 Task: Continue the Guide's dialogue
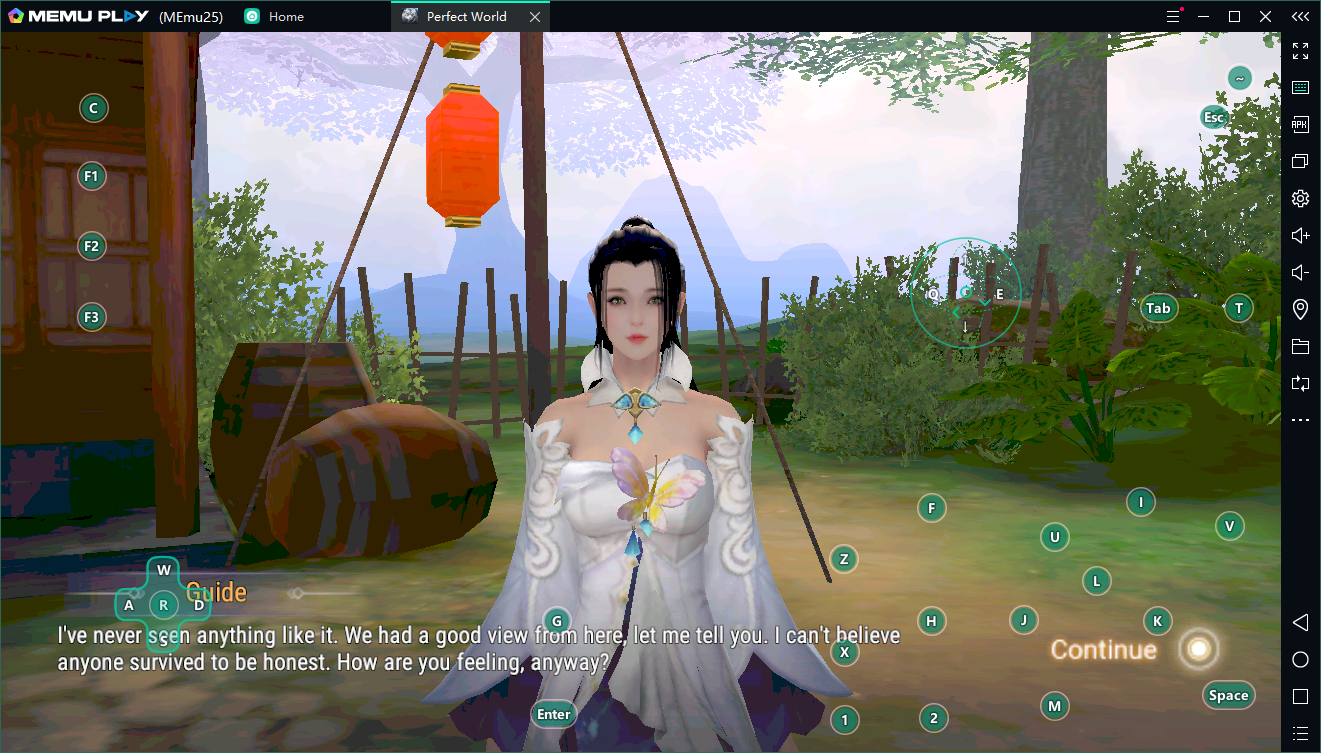(x=1104, y=650)
